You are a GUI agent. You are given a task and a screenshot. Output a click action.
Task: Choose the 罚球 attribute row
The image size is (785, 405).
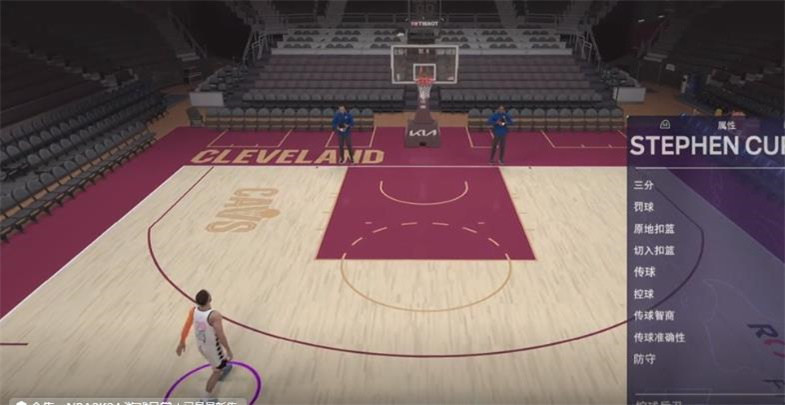click(x=643, y=206)
